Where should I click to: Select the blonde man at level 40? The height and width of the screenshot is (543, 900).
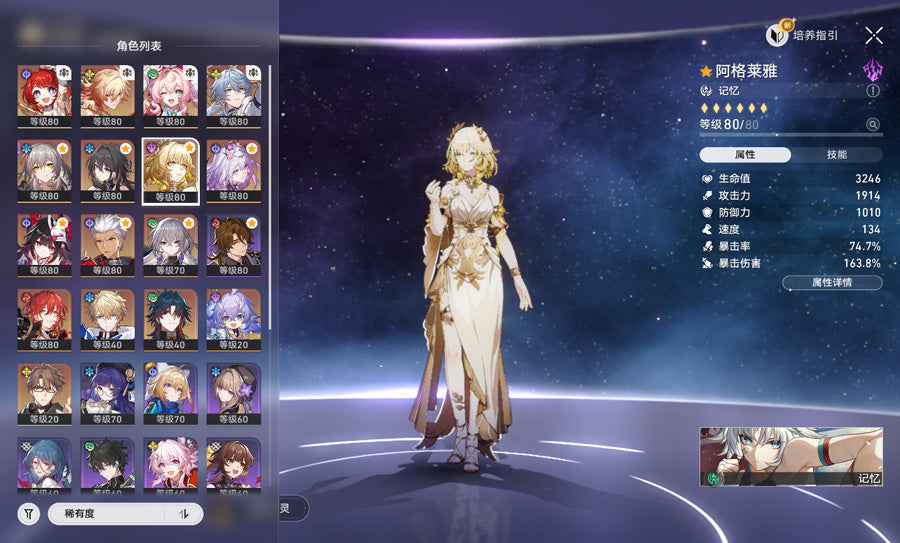pyautogui.click(x=107, y=317)
